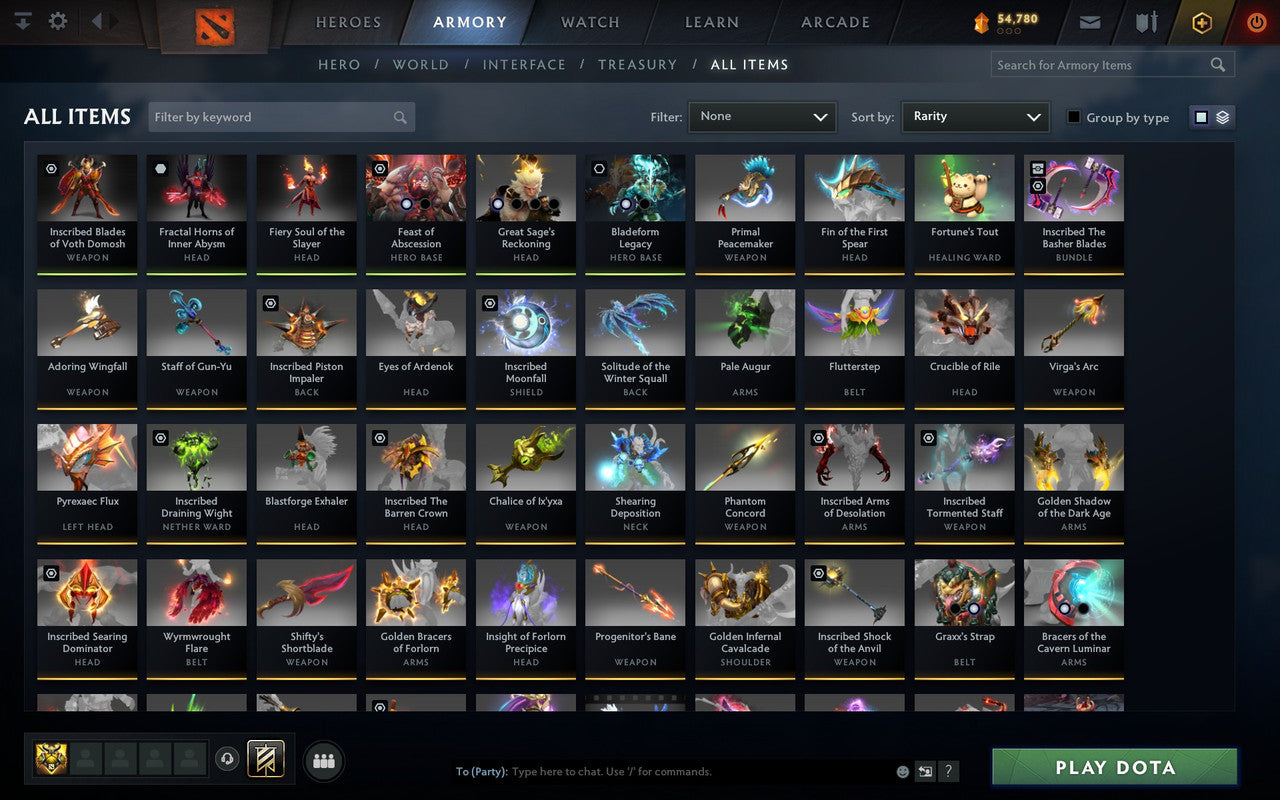Open the Settings gear icon
This screenshot has height=800, width=1280.
tap(57, 20)
